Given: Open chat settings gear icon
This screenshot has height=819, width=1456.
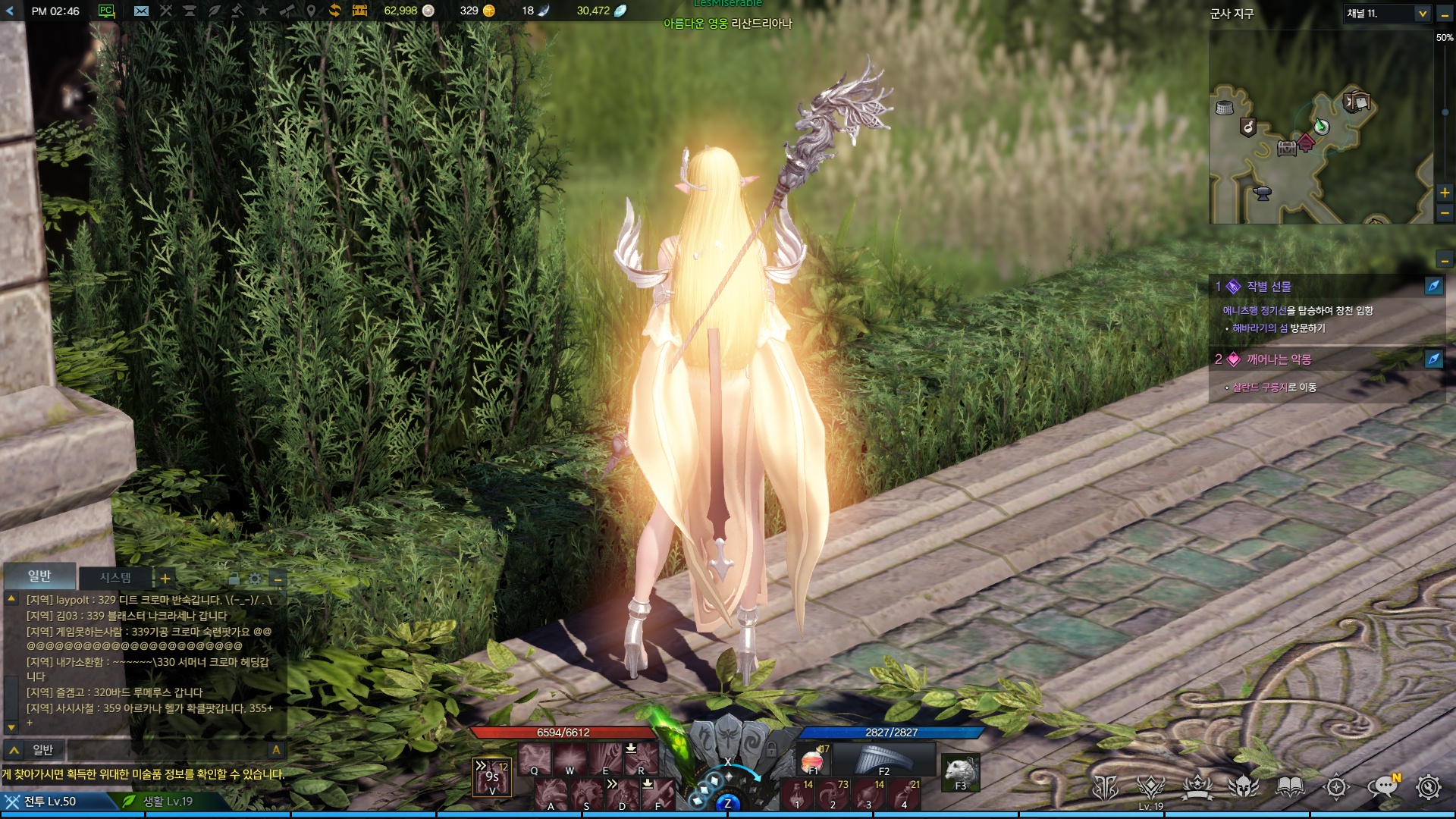Looking at the screenshot, I should (255, 579).
